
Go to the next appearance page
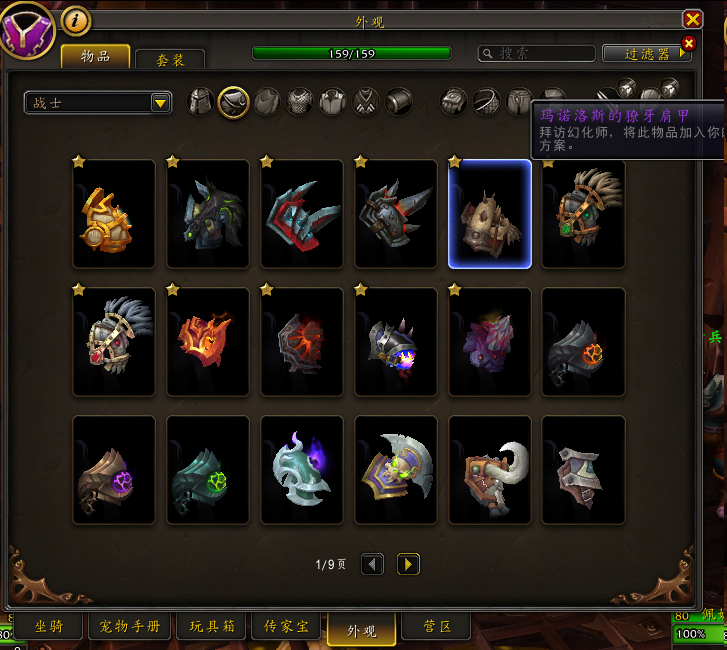coord(407,565)
